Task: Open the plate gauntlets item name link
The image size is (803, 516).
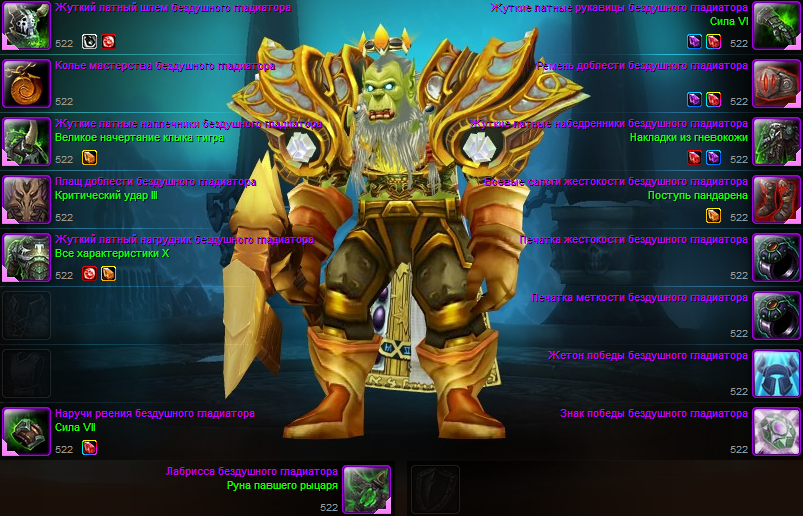Action: click(619, 8)
